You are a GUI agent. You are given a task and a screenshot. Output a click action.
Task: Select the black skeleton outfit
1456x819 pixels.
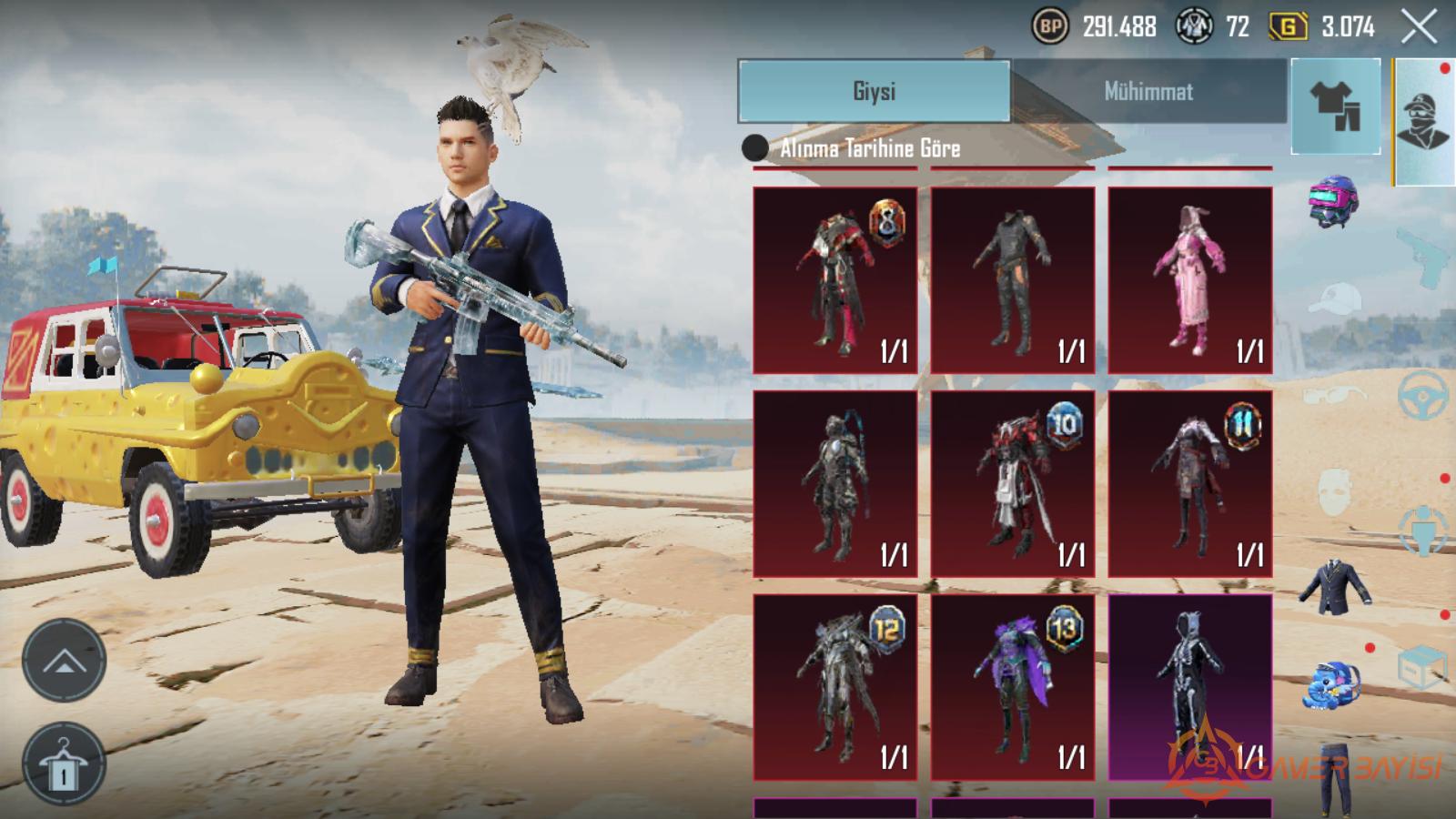click(1190, 687)
